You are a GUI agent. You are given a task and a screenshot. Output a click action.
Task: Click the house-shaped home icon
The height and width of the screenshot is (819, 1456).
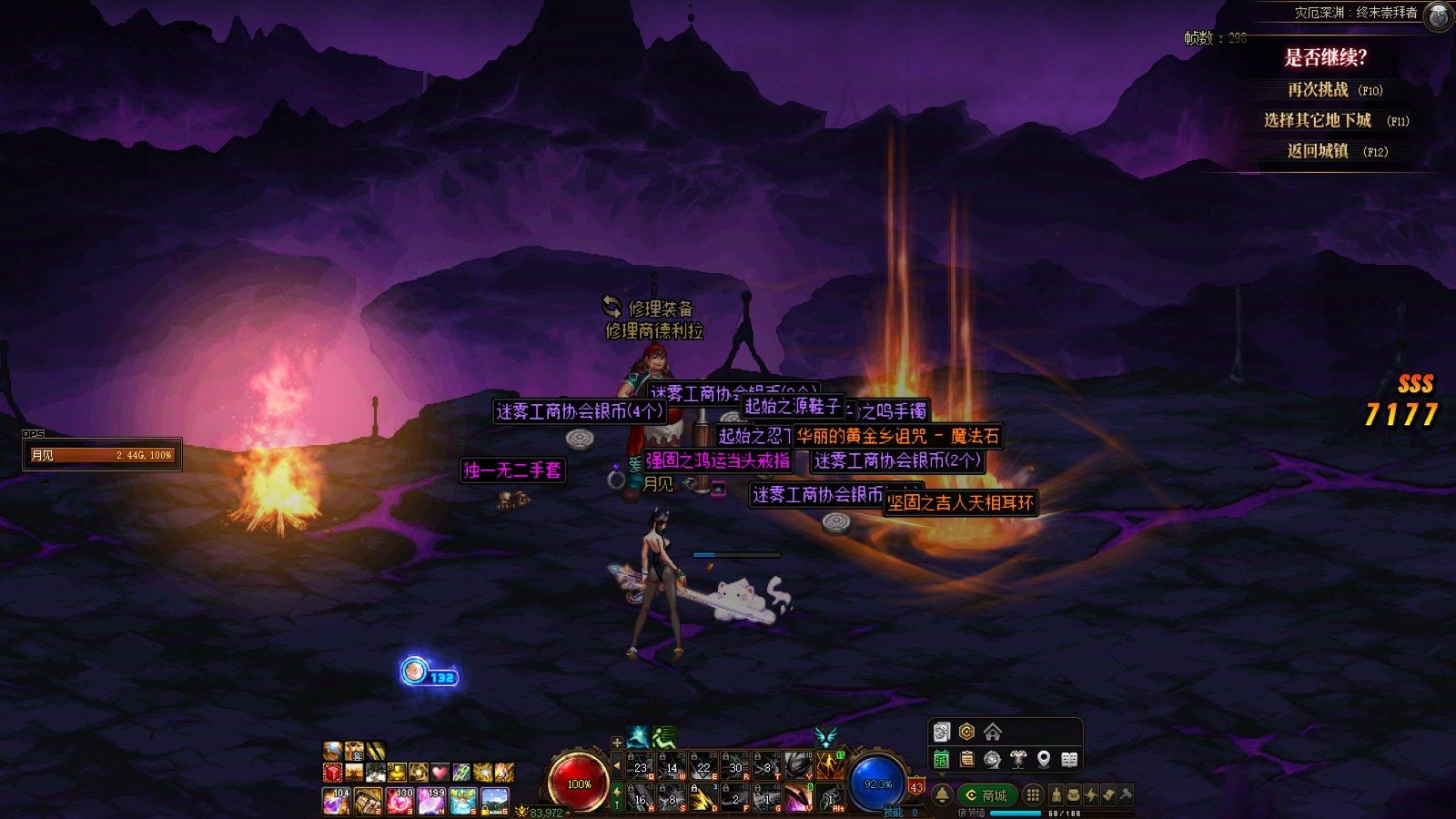pyautogui.click(x=993, y=732)
